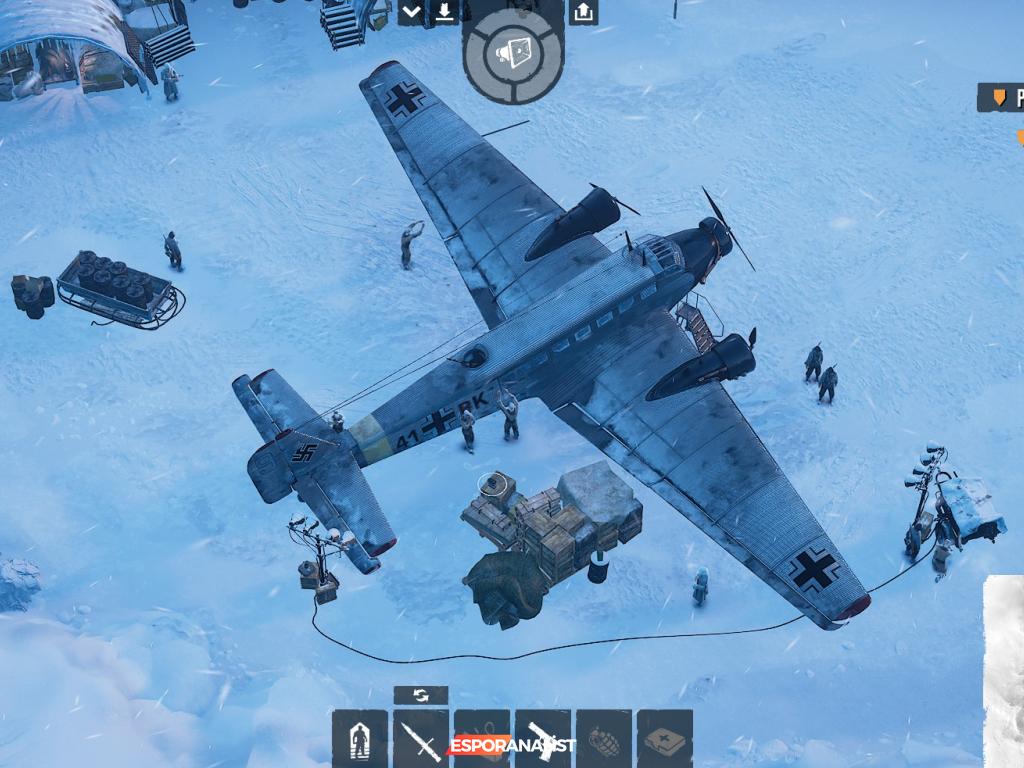
Task: Choose the pistol weapon slot
Action: (x=543, y=738)
